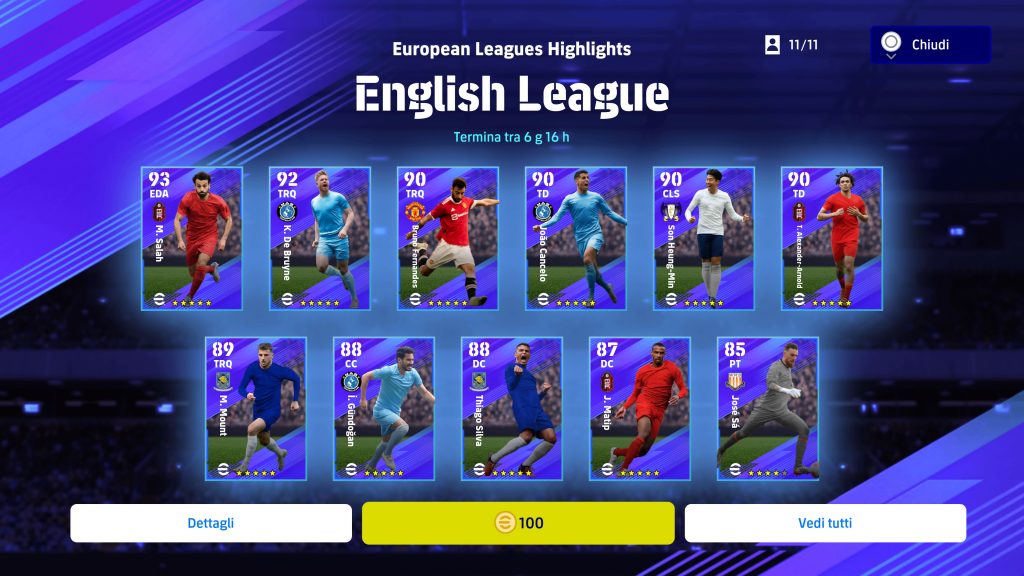Open the Son Heung-Min card
The width and height of the screenshot is (1024, 576).
704,238
